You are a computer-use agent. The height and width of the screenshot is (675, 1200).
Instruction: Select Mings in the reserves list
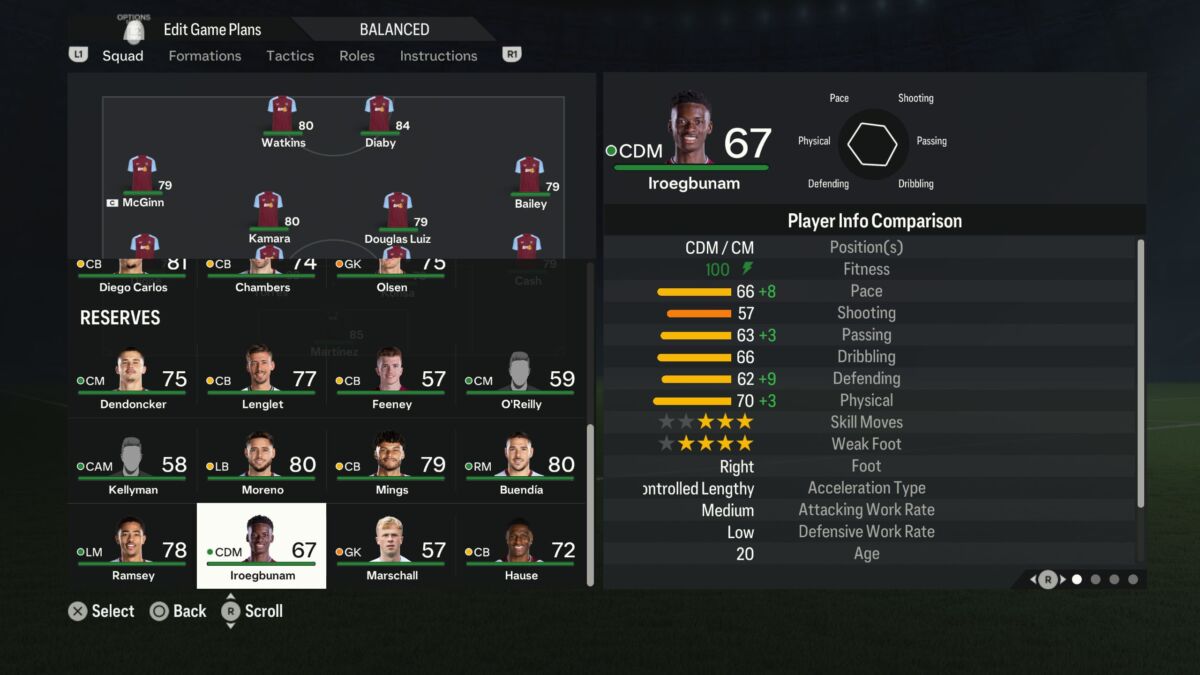tap(391, 466)
